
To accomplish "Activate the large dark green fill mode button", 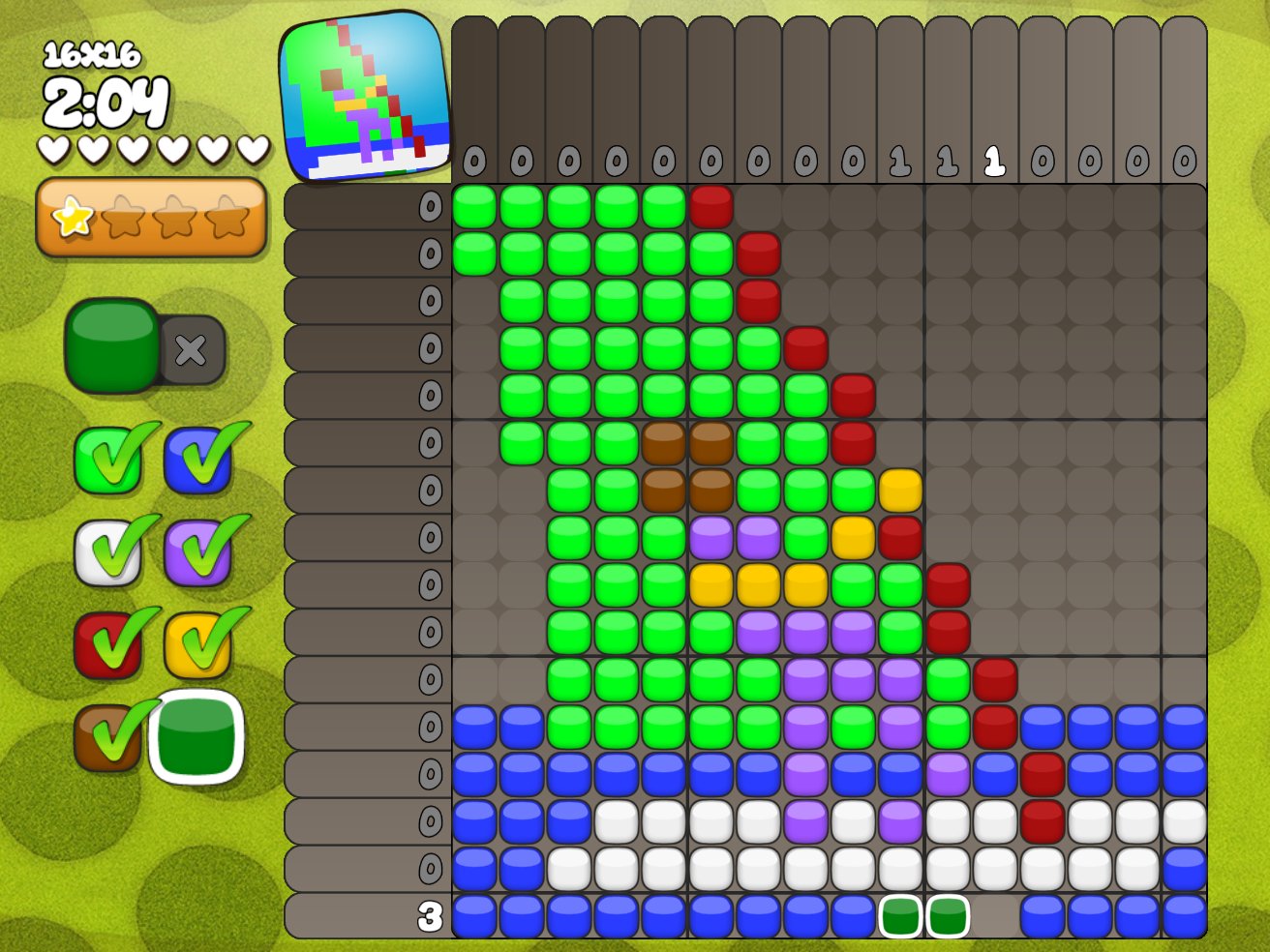I will point(112,345).
